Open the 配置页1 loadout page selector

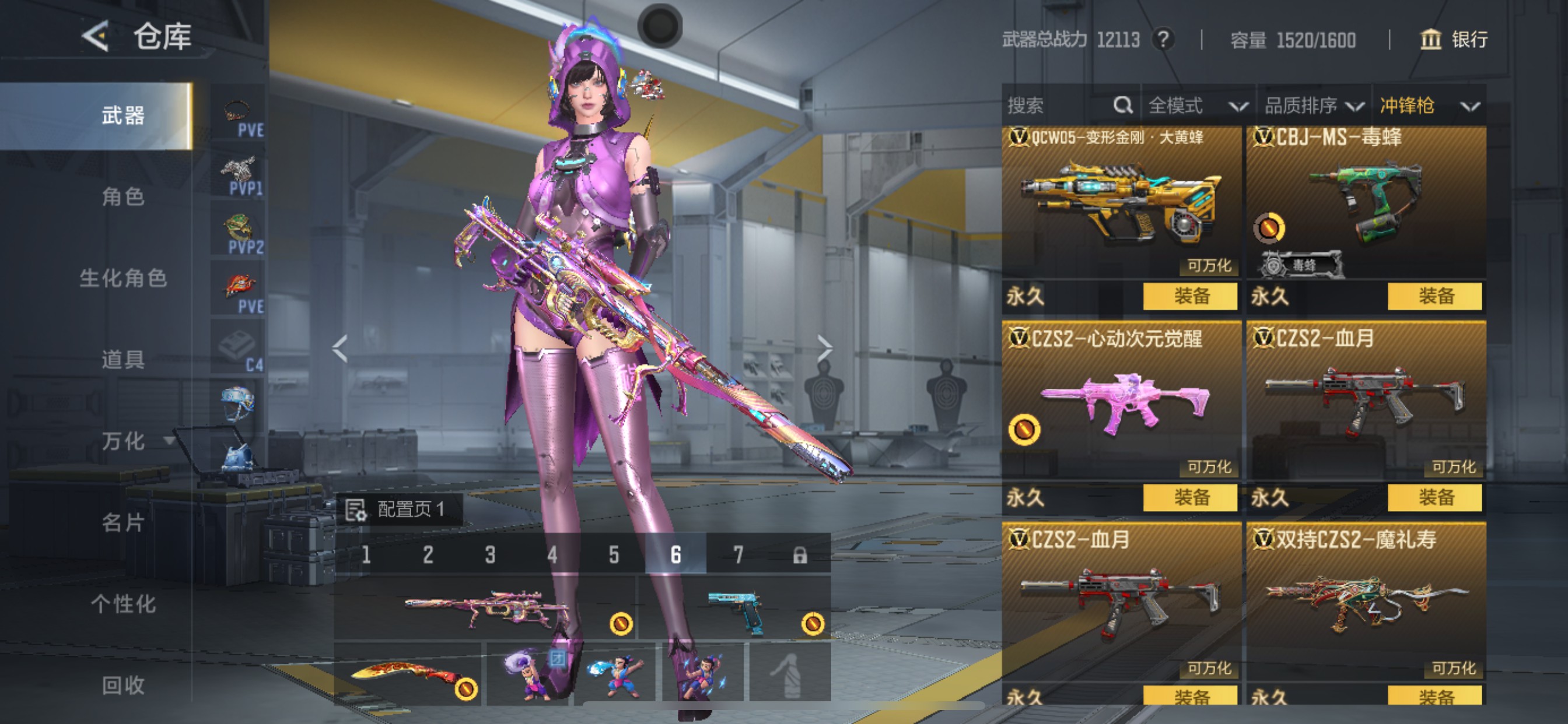pyautogui.click(x=400, y=509)
